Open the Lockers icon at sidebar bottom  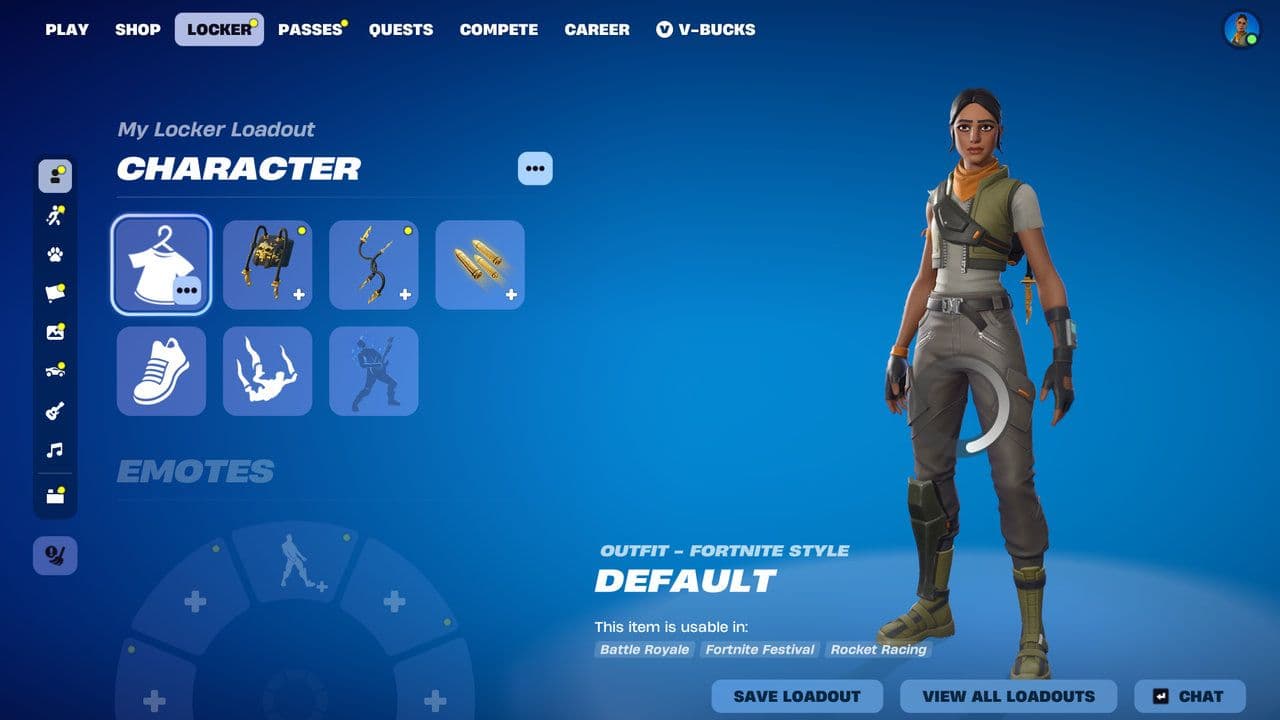tap(55, 494)
